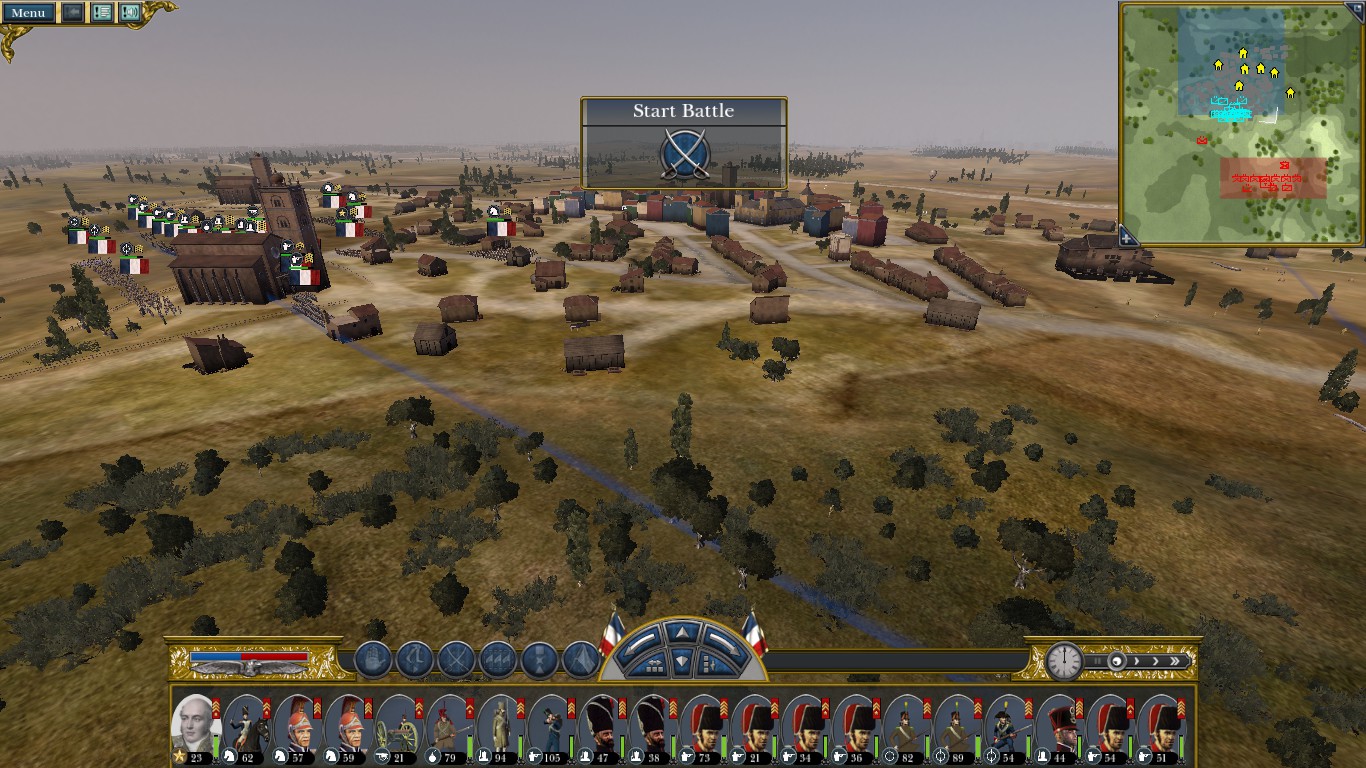The width and height of the screenshot is (1366, 768).
Task: Toggle the text message notifications button
Action: click(101, 13)
